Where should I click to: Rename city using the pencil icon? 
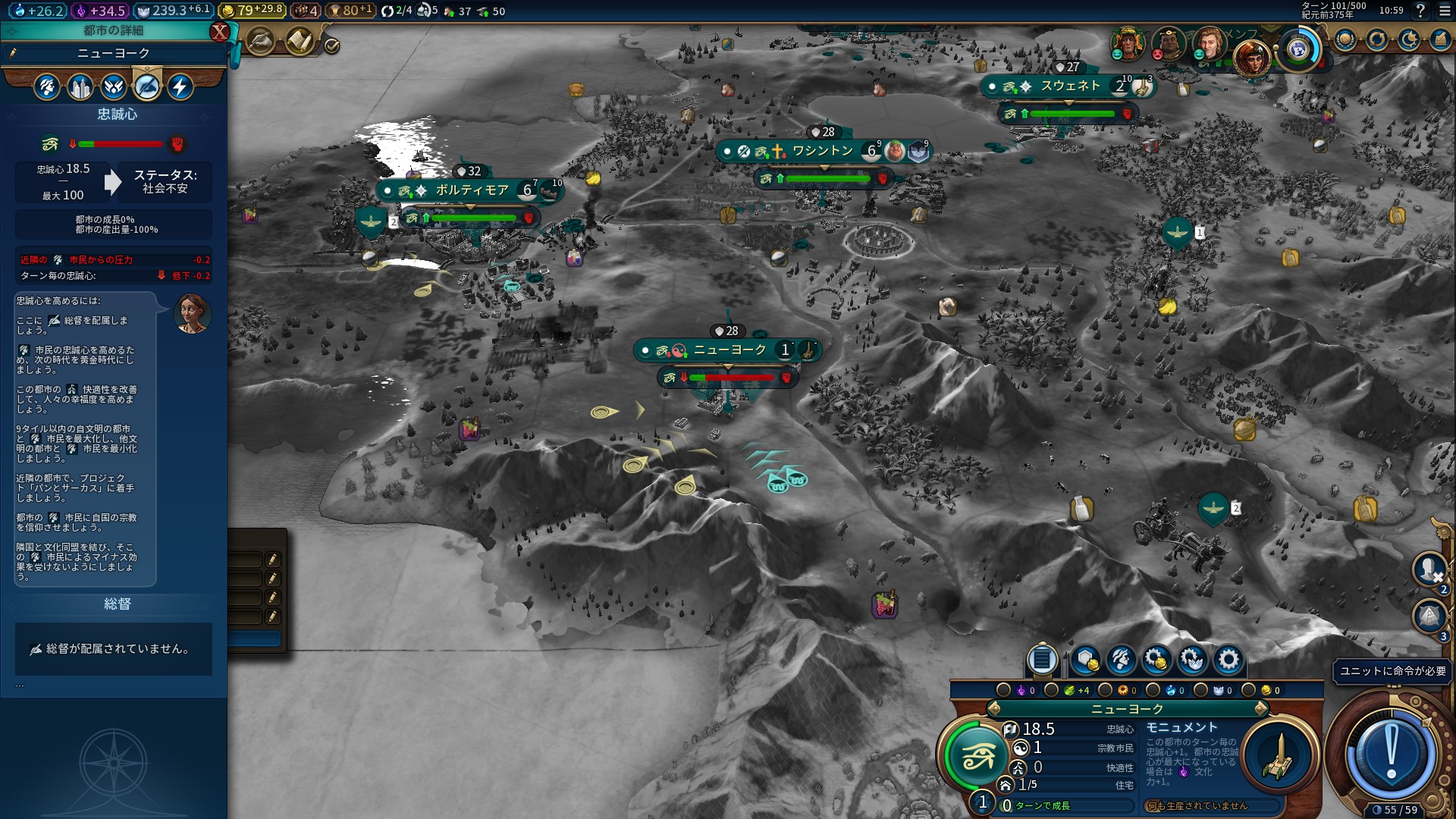(13, 53)
